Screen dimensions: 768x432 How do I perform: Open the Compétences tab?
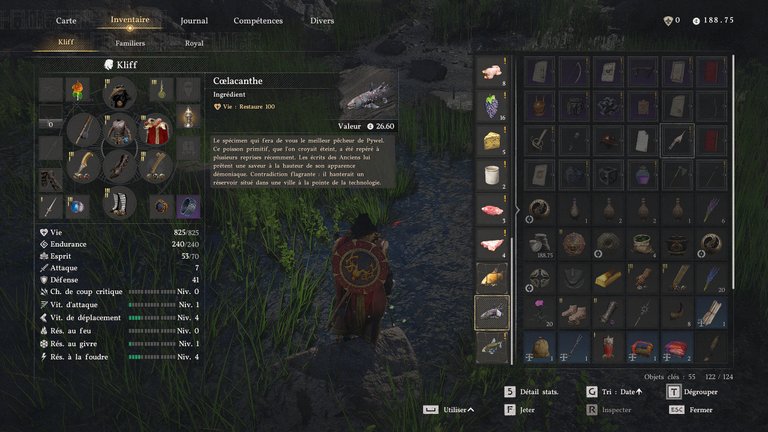coord(258,20)
